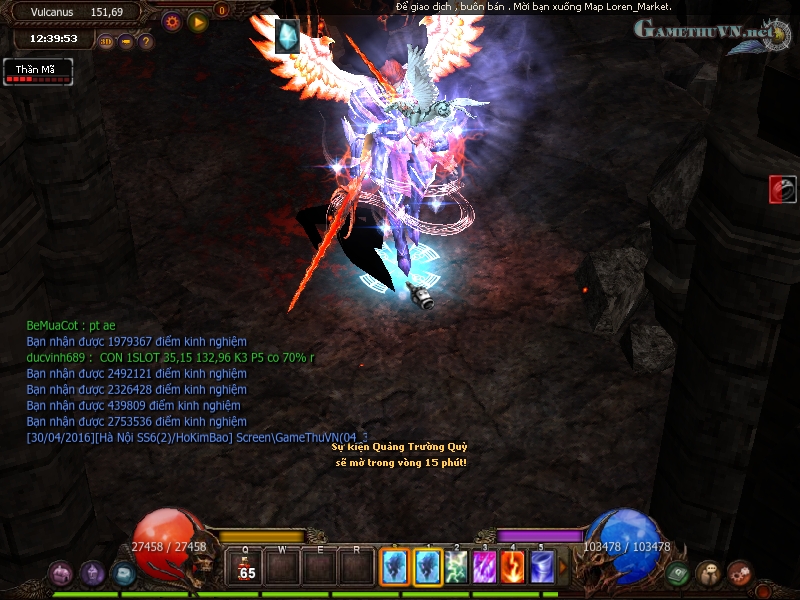Click the yellow play arrow button
This screenshot has width=800, height=600.
pyautogui.click(x=198, y=21)
